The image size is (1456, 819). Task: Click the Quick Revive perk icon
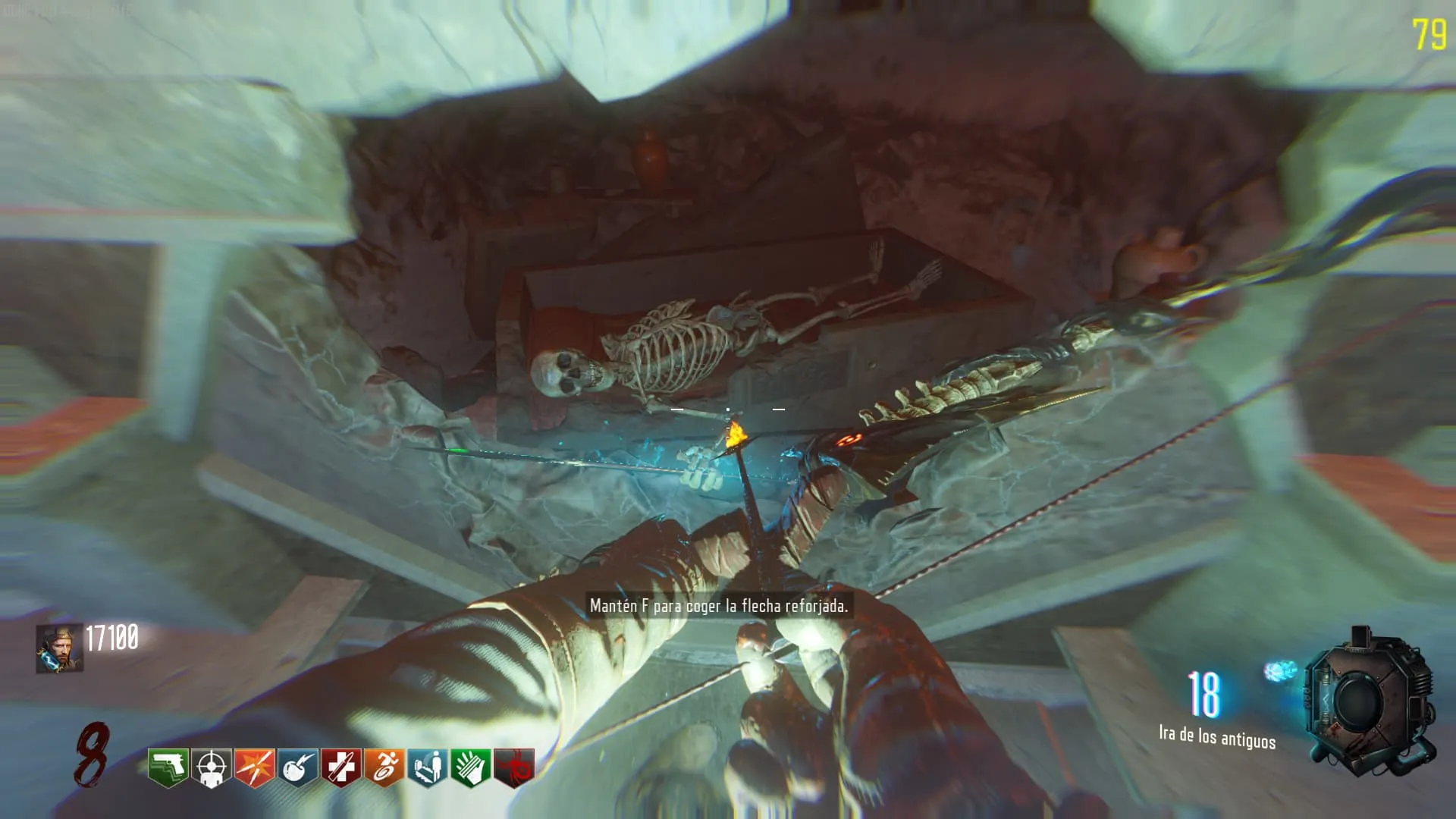tap(428, 767)
